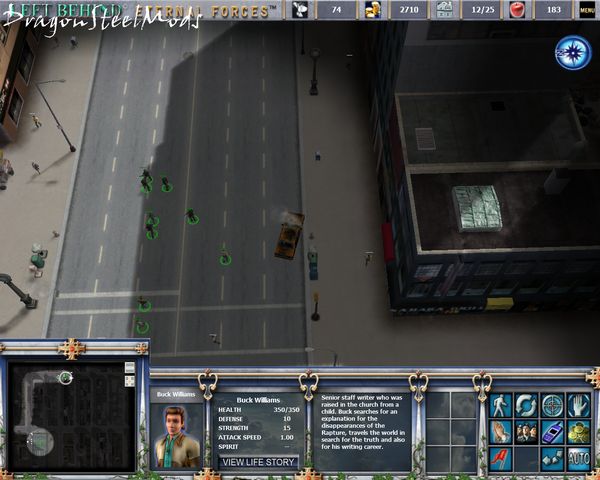Click the gold money resource icon
The height and width of the screenshot is (480, 600).
(373, 10)
